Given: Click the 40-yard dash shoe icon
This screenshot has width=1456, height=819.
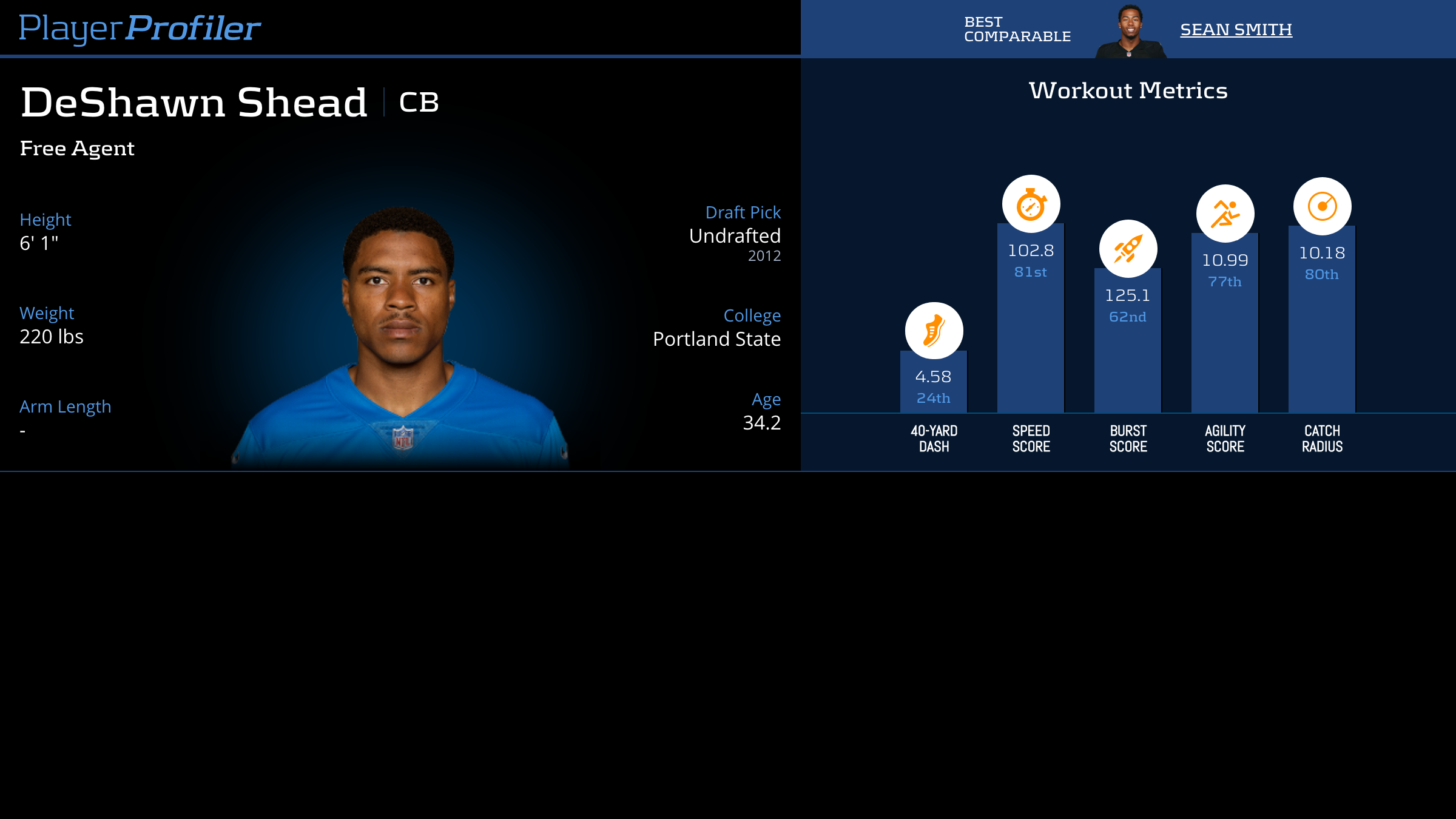Looking at the screenshot, I should point(934,331).
